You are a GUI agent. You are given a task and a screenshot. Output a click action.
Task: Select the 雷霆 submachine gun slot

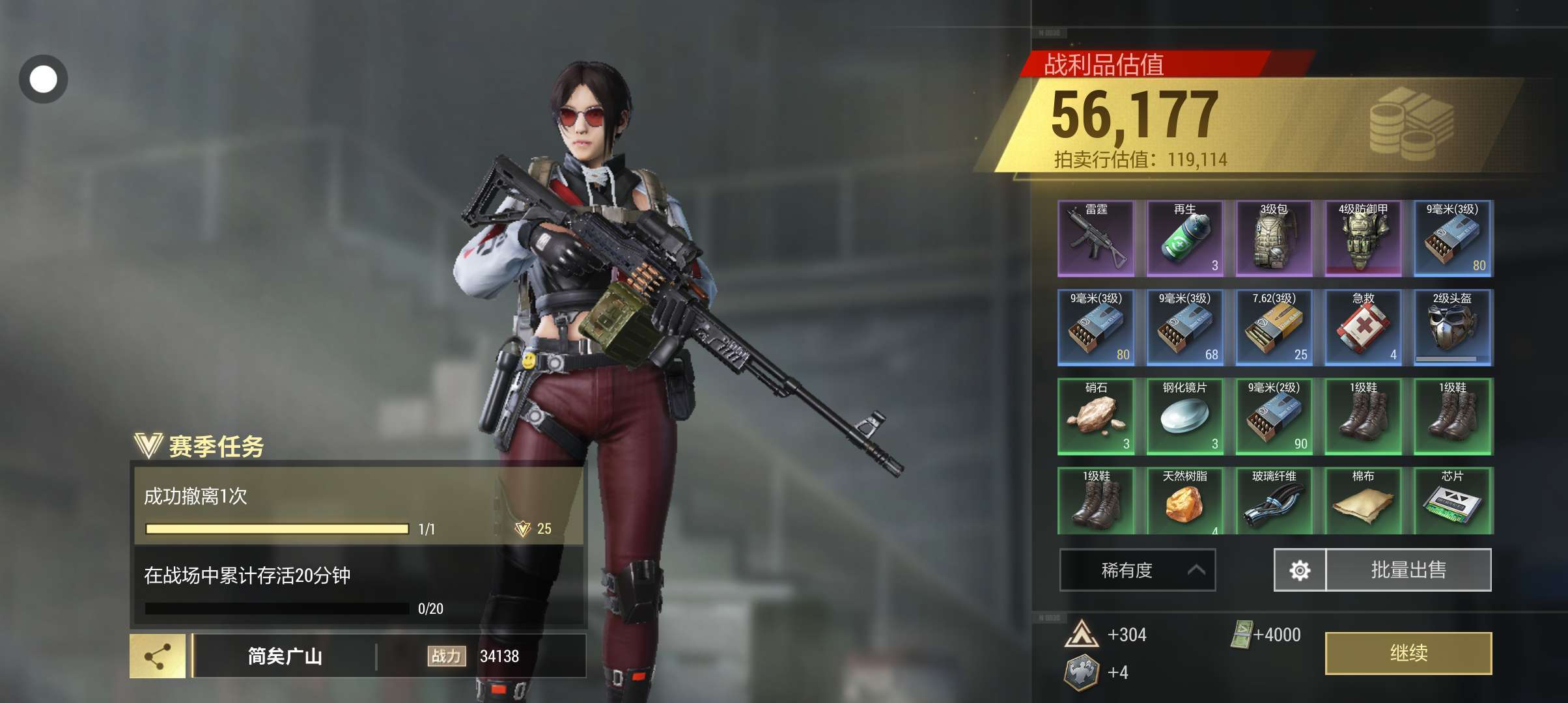click(x=1096, y=239)
